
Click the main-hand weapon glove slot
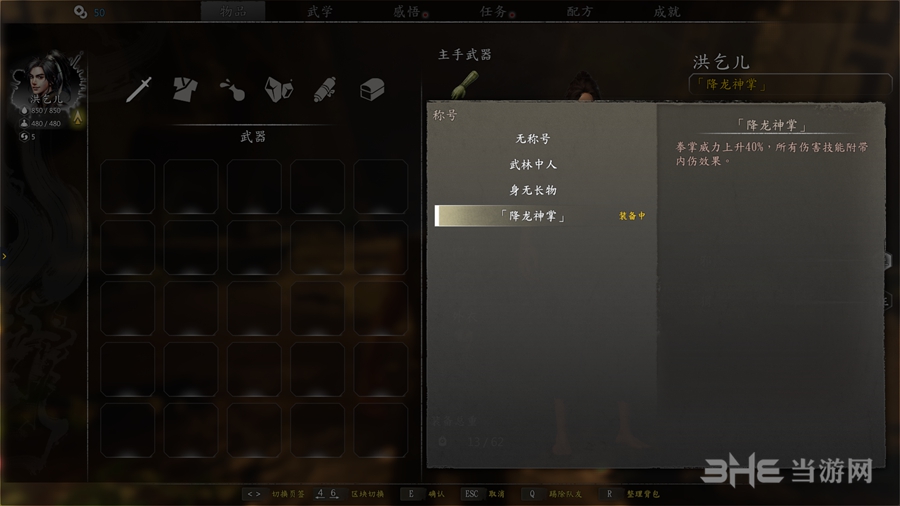[x=464, y=84]
